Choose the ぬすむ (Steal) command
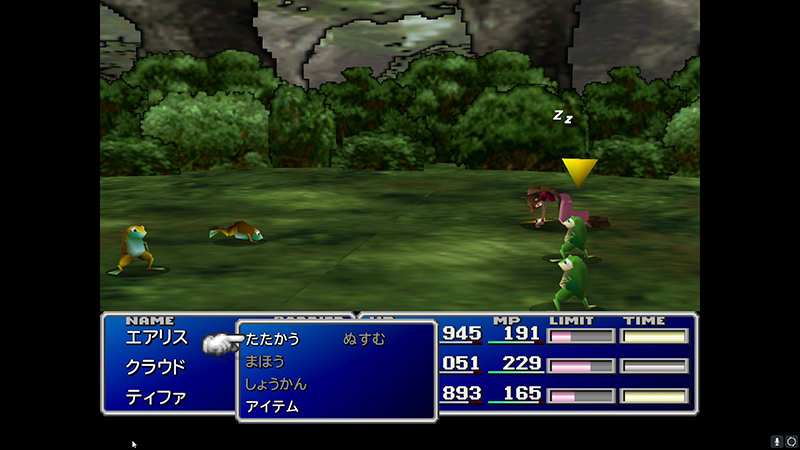Screen dimensions: 800x450 point(364,339)
